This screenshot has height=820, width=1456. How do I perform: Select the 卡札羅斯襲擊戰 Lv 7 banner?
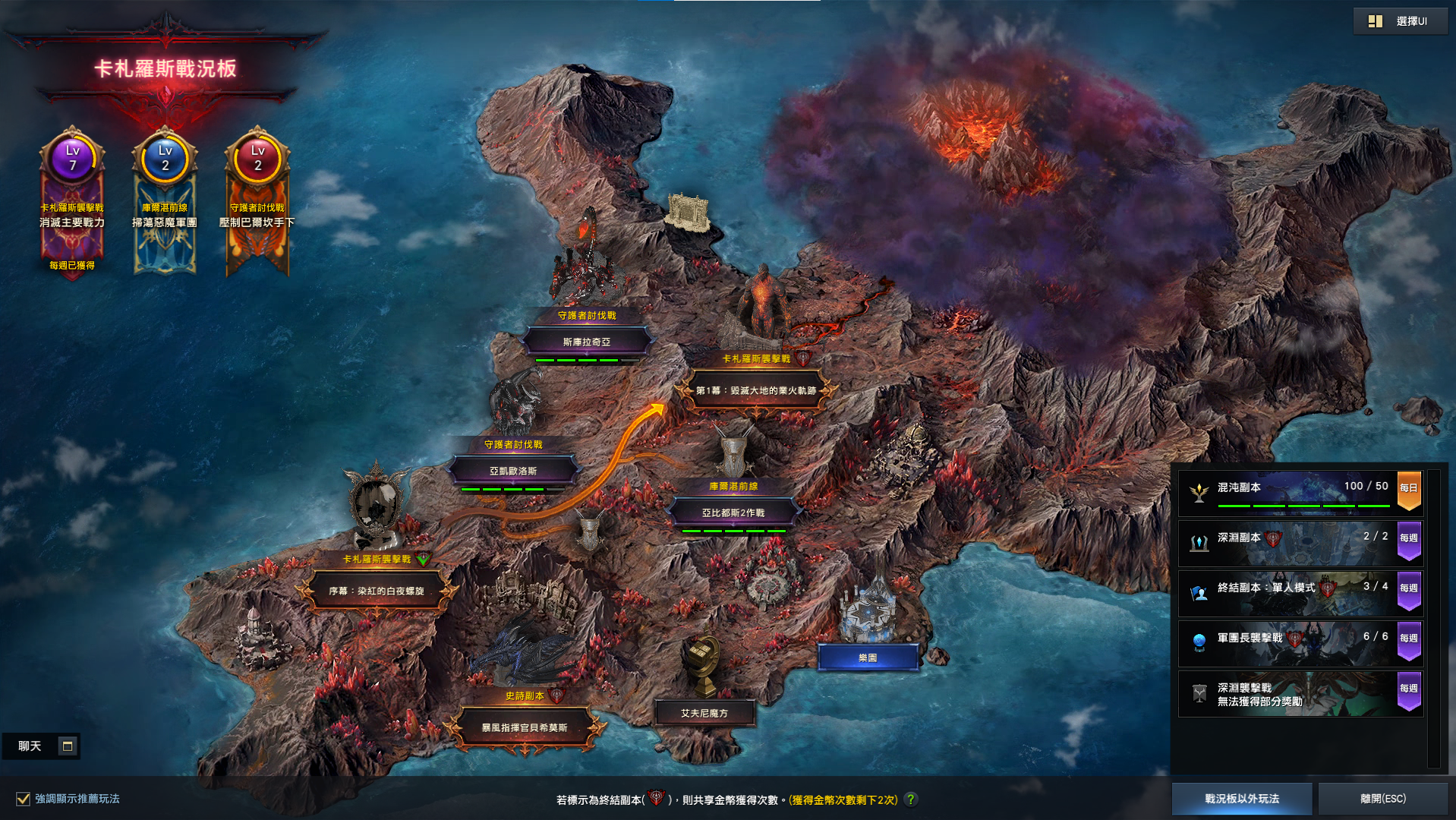[72, 201]
